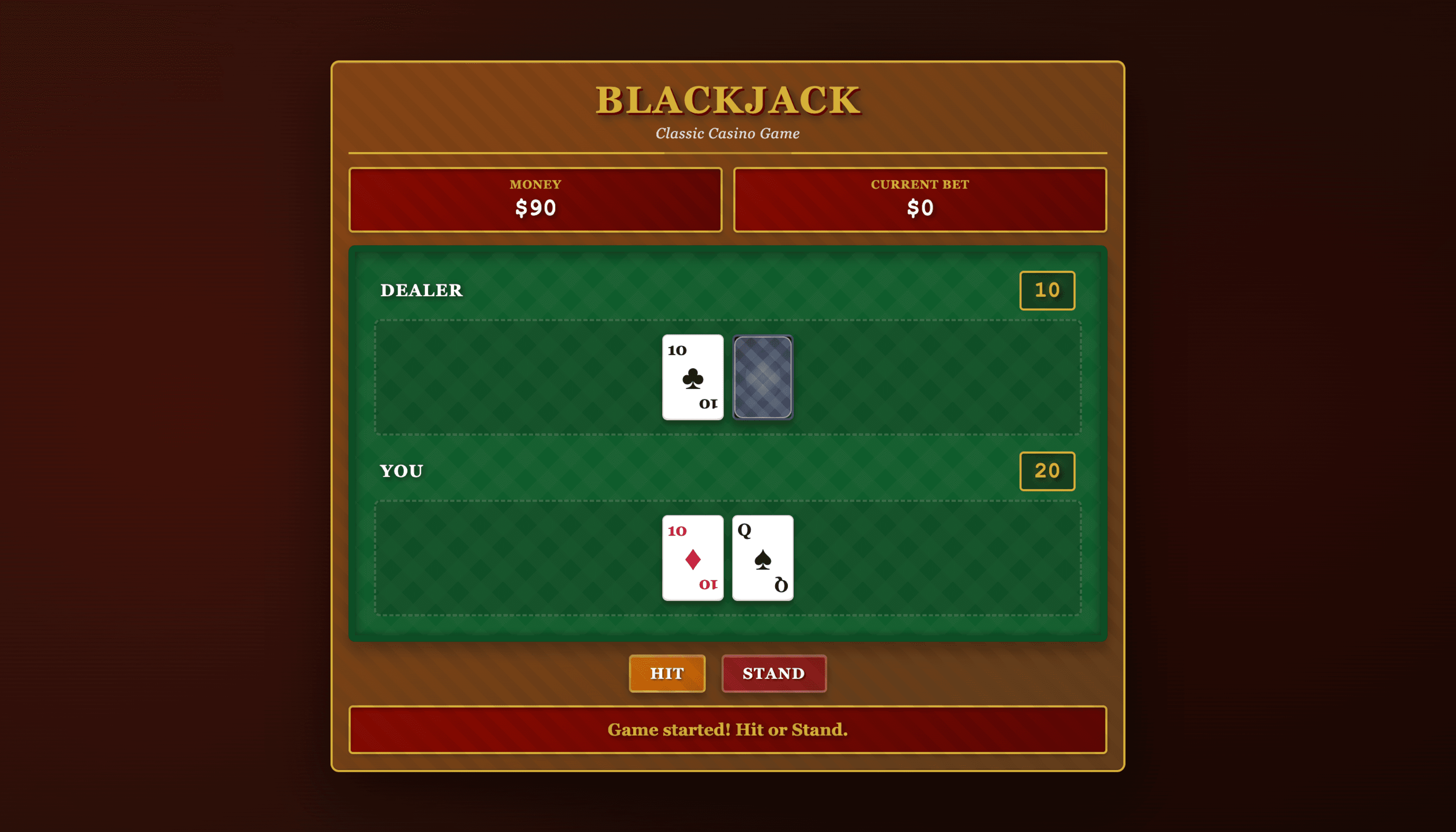Select the 10 of Diamonds in your hand

coord(692,558)
